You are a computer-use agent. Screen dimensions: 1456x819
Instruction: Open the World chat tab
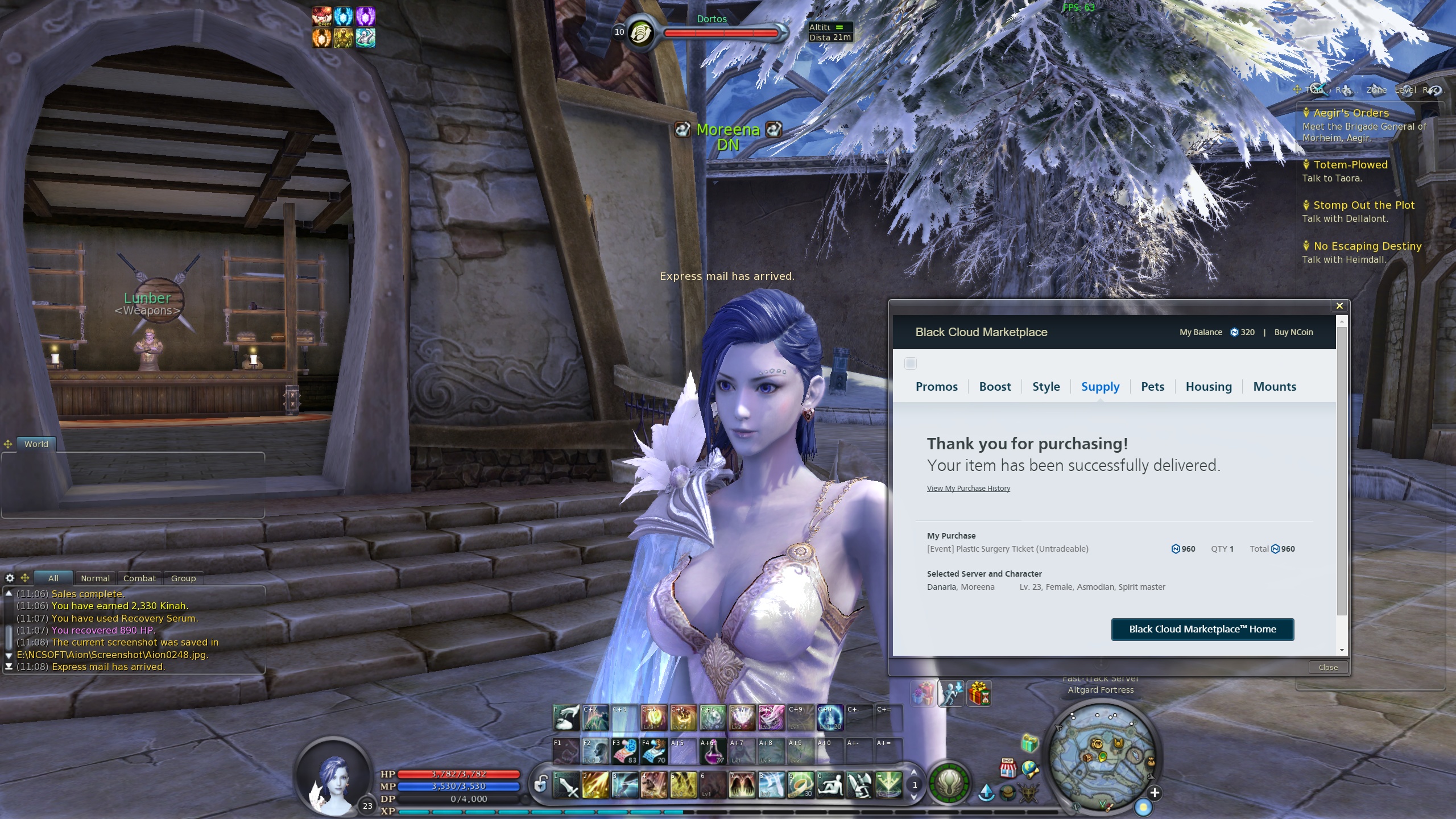(36, 444)
